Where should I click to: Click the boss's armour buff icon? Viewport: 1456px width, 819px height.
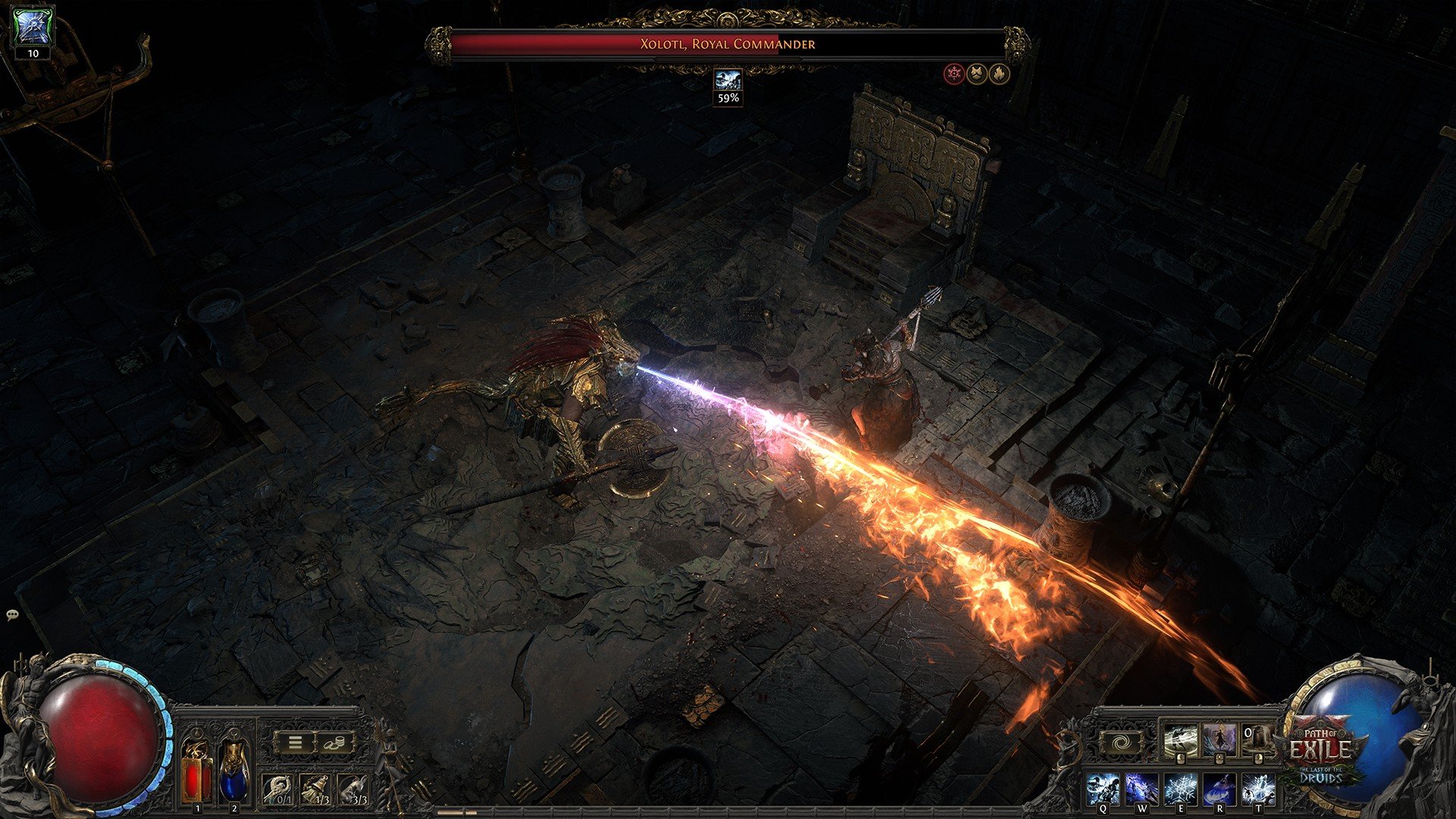pos(977,74)
